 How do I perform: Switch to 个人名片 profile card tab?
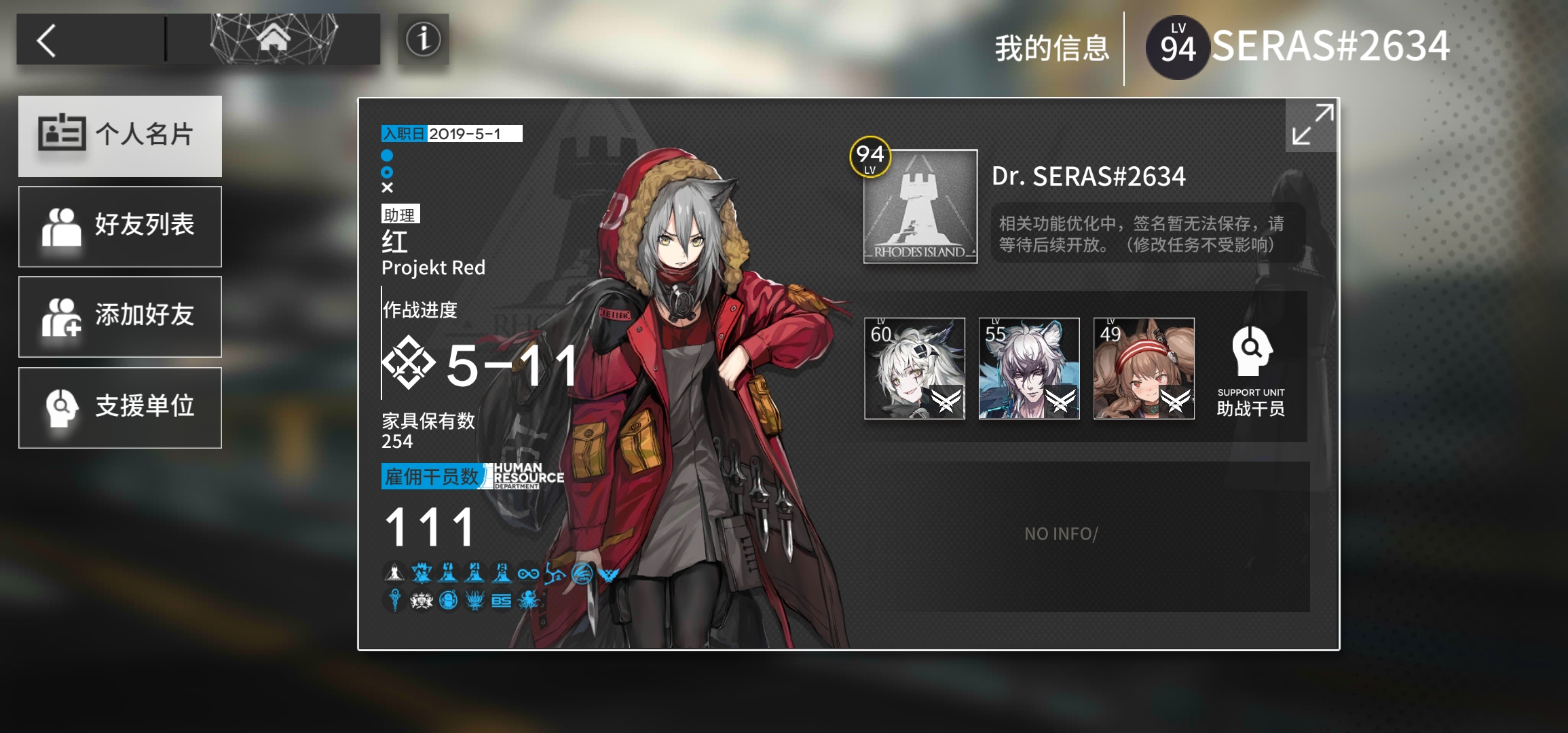click(120, 136)
